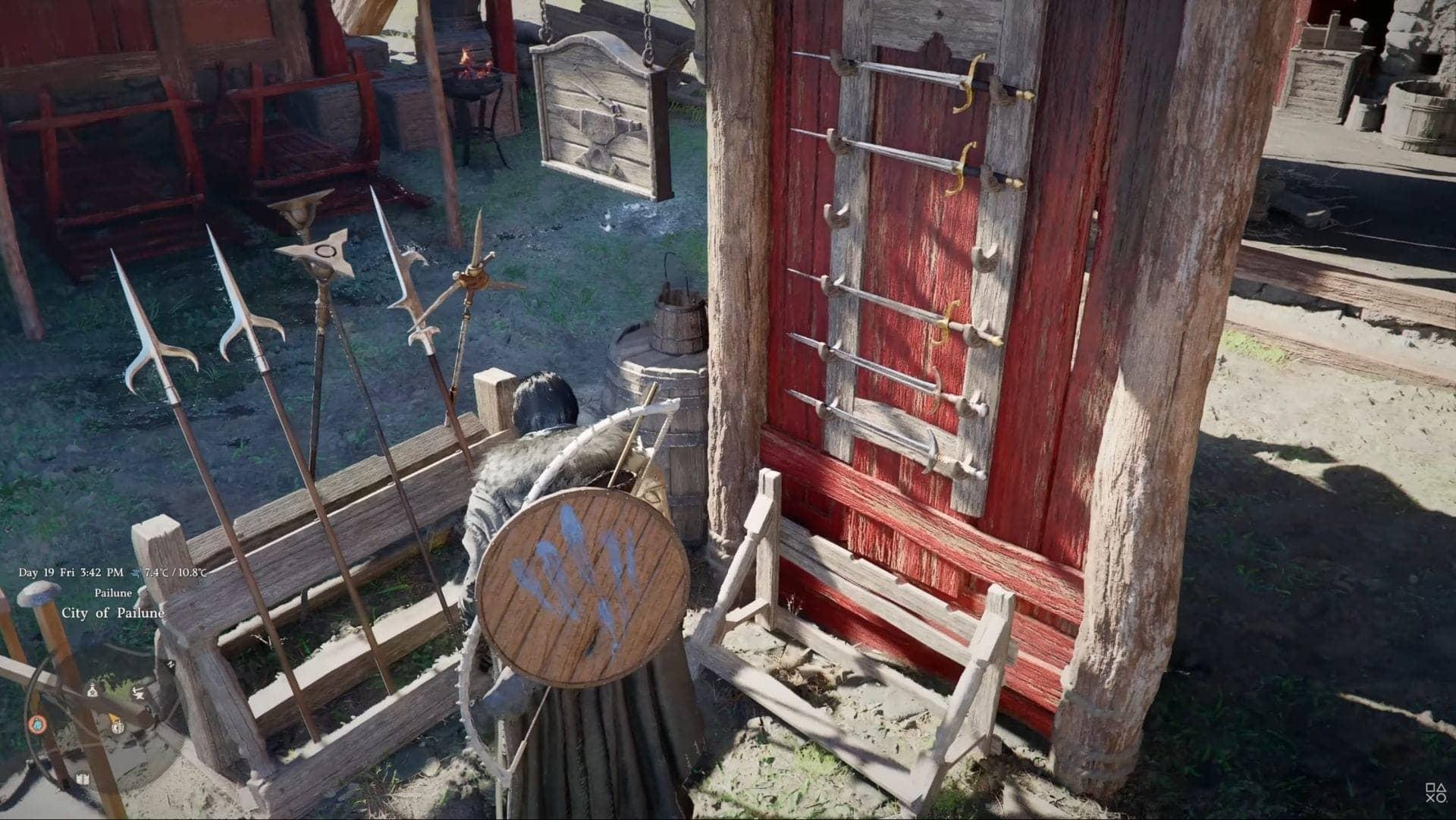Select the yellow player arrow on the minimap
Viewport: 1456px width, 820px height.
click(x=114, y=718)
